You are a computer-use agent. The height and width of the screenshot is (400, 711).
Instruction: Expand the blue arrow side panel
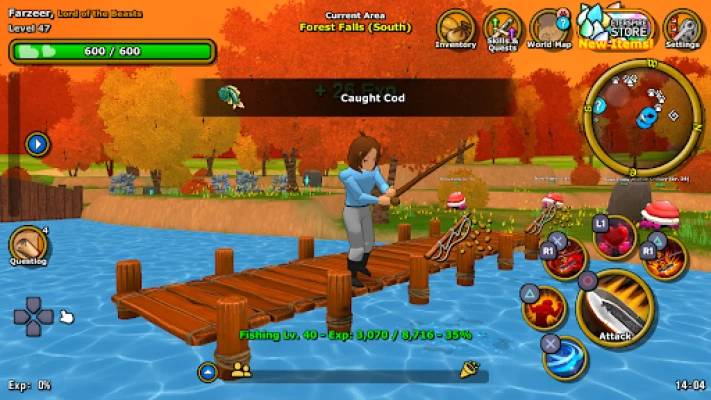[x=37, y=144]
